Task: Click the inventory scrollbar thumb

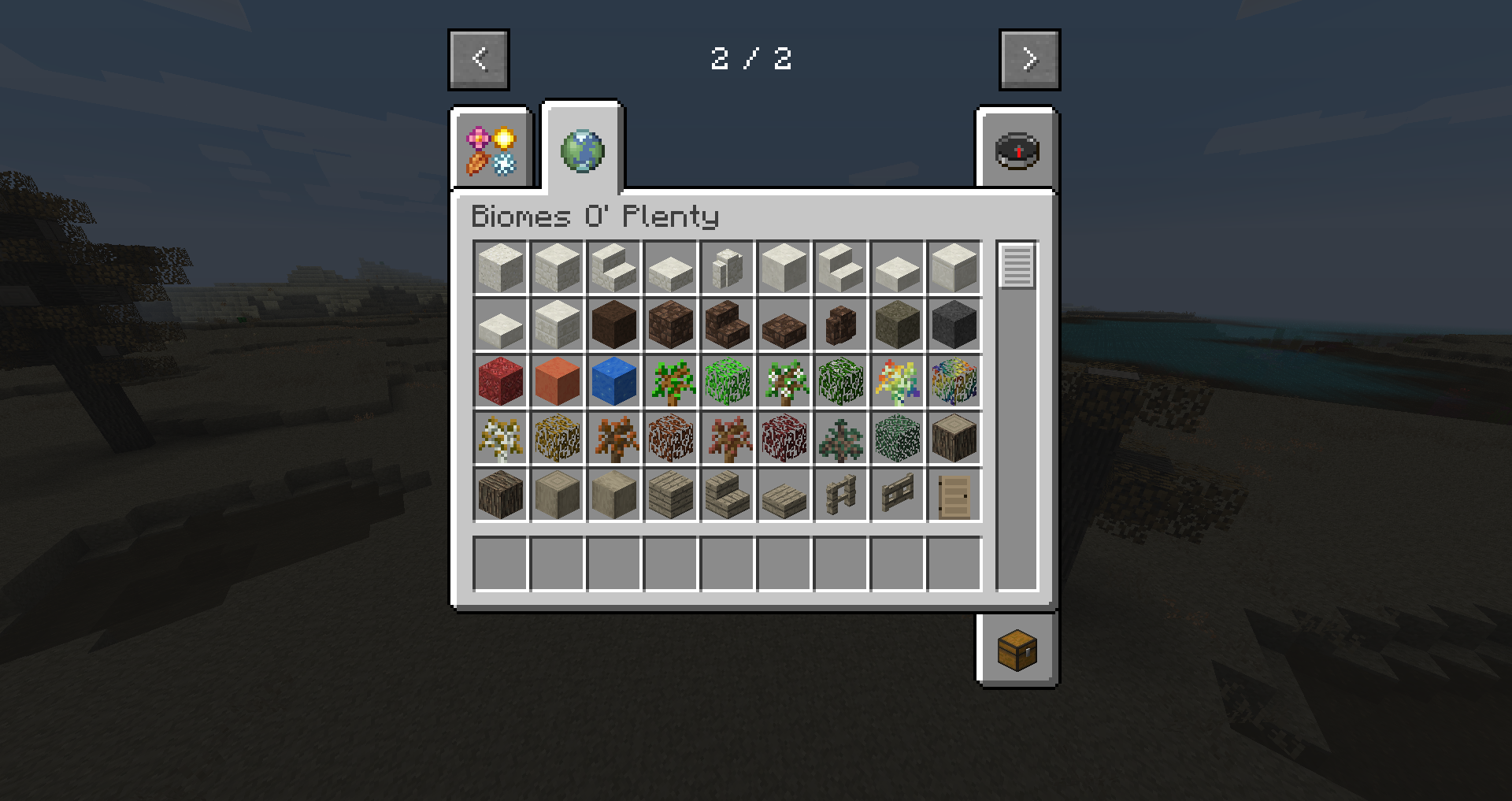Action: (1017, 267)
